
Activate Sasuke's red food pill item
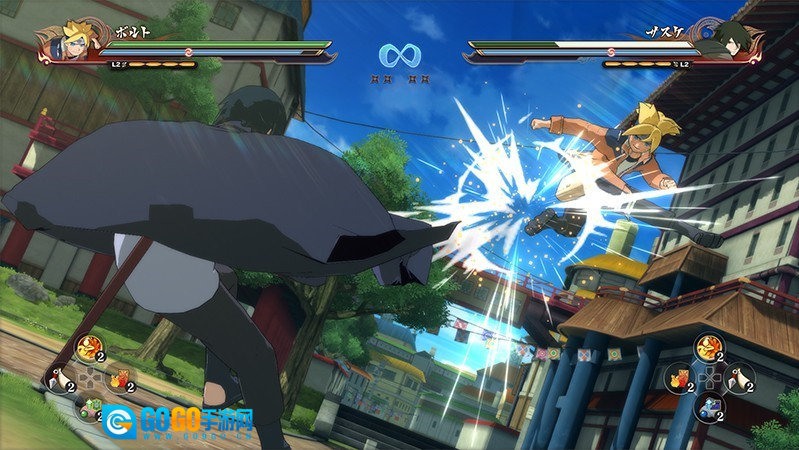point(680,378)
